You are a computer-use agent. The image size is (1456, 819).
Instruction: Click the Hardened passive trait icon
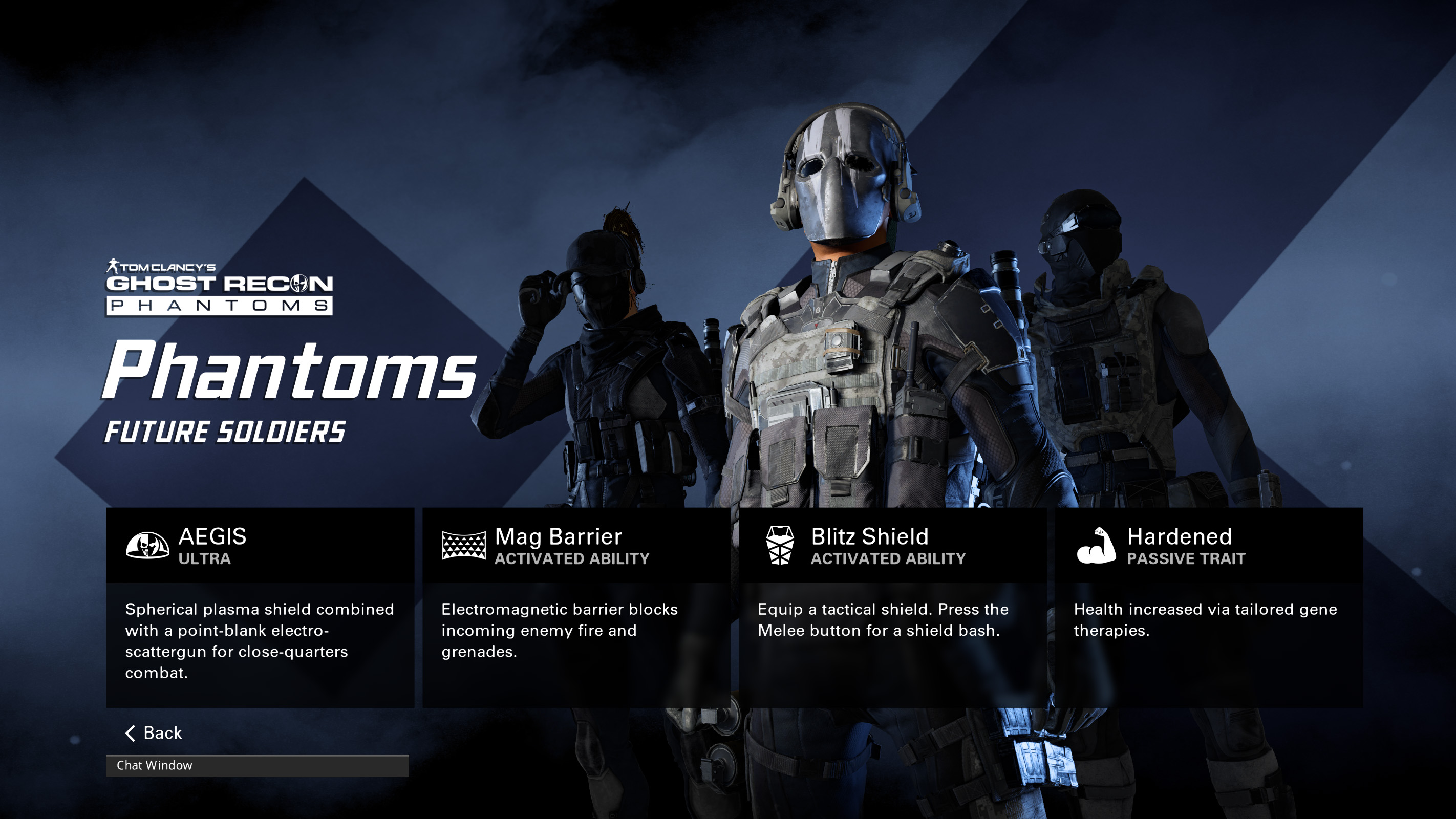point(1097,545)
